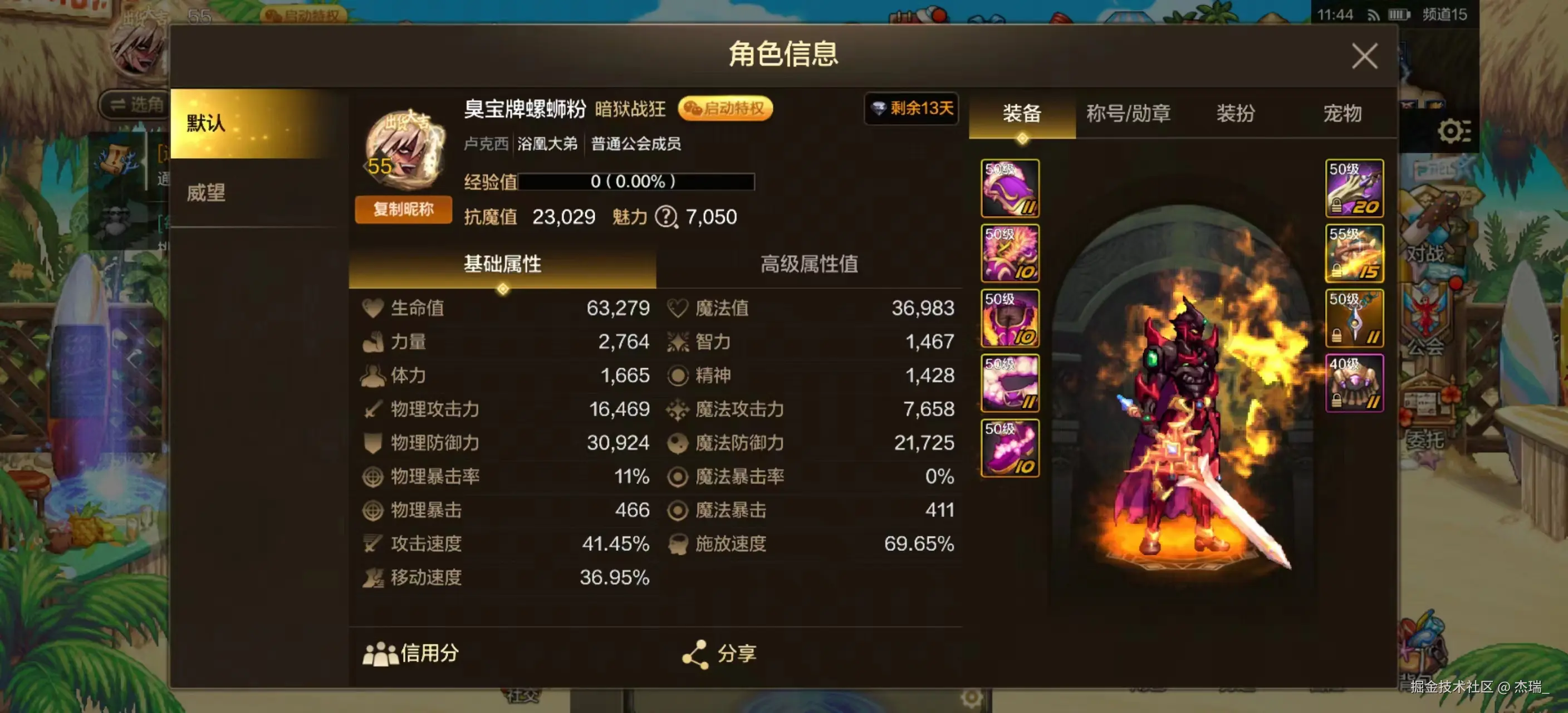The width and height of the screenshot is (1568, 713).
Task: Click the 55级 weapon icon with +15
Action: (x=1354, y=253)
